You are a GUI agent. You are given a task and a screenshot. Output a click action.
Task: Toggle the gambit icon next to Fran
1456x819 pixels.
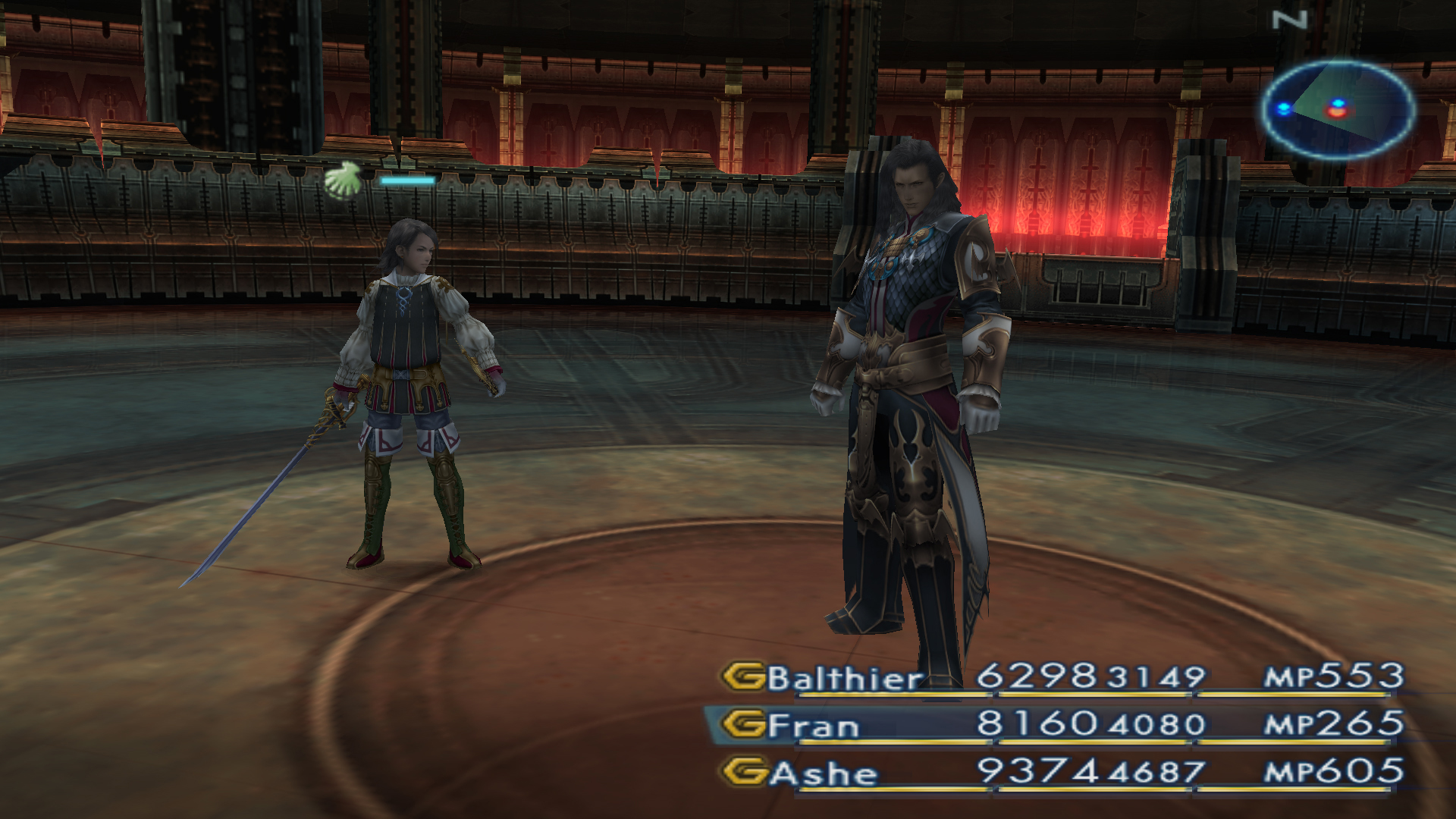(x=743, y=724)
